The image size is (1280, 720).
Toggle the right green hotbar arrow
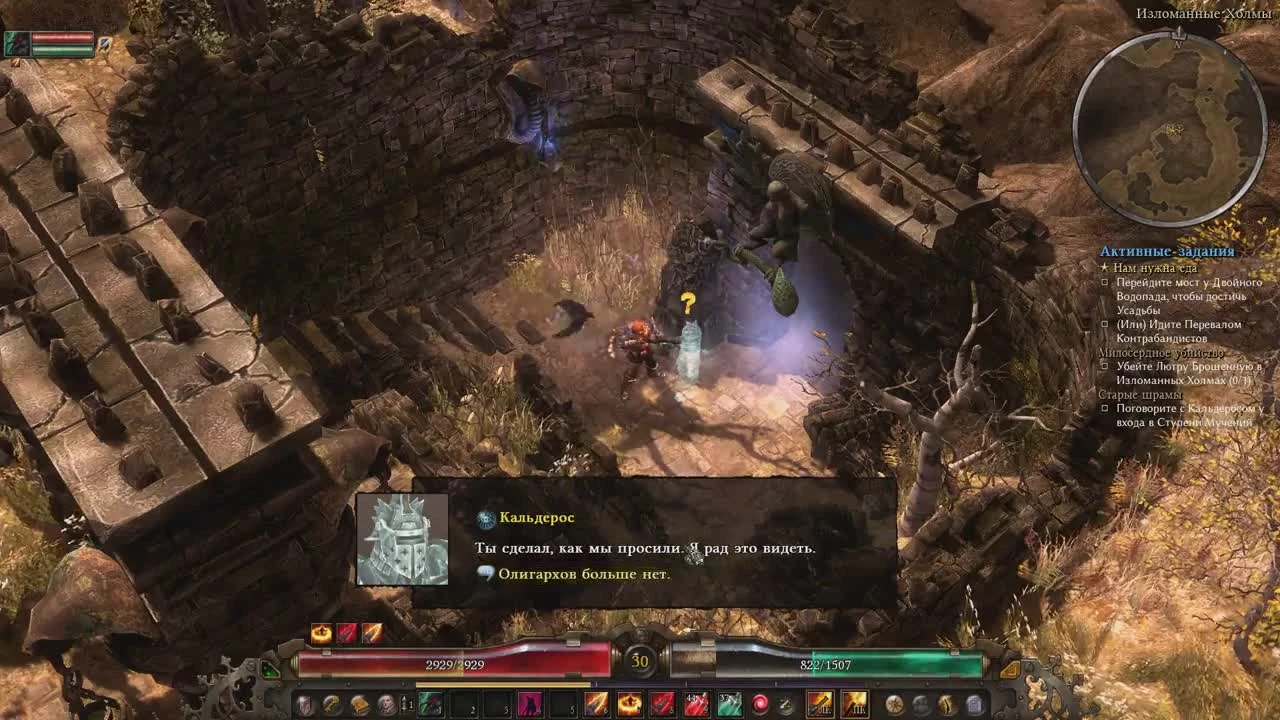pos(1010,669)
